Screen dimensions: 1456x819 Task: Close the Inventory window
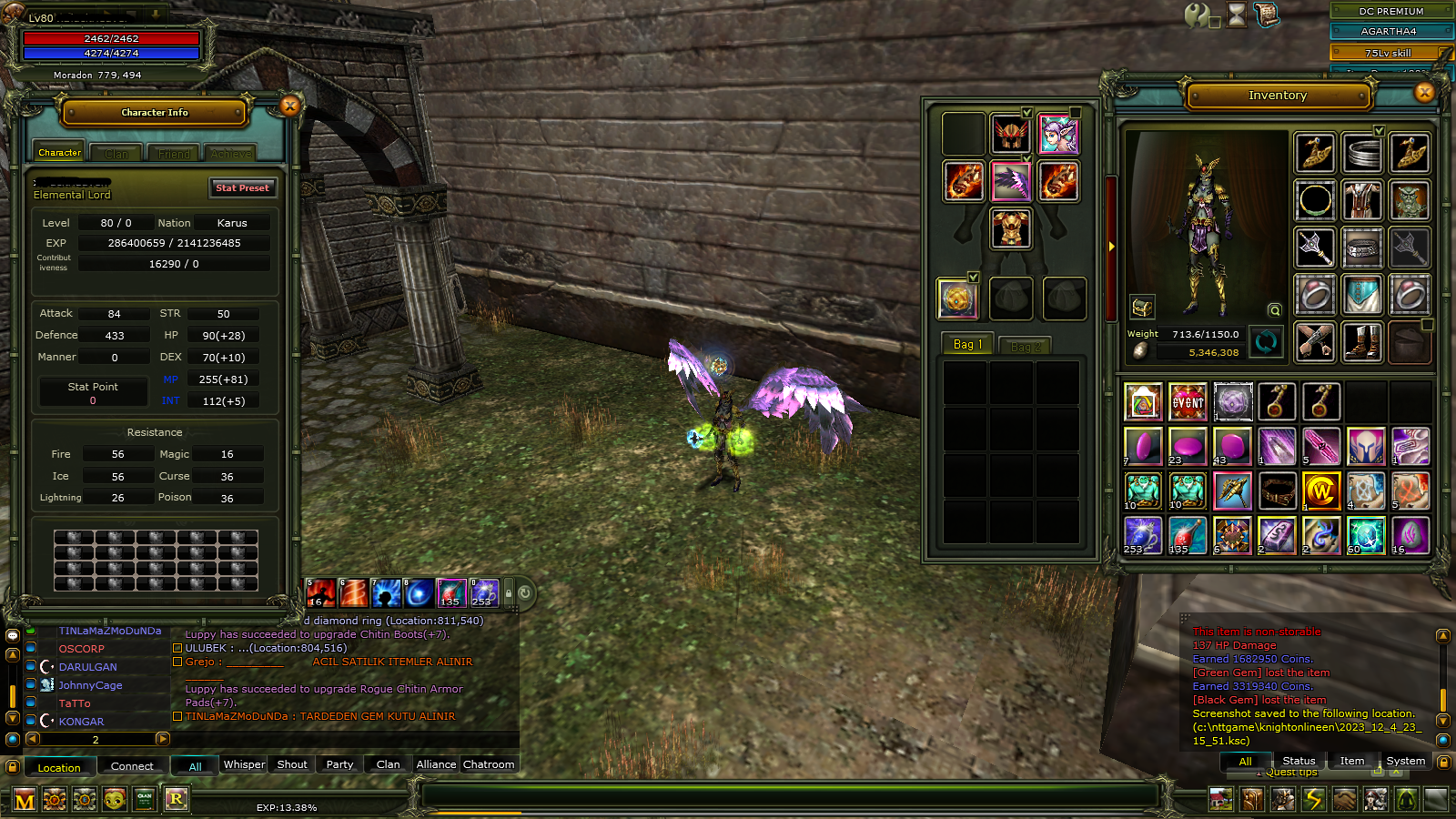[1424, 92]
